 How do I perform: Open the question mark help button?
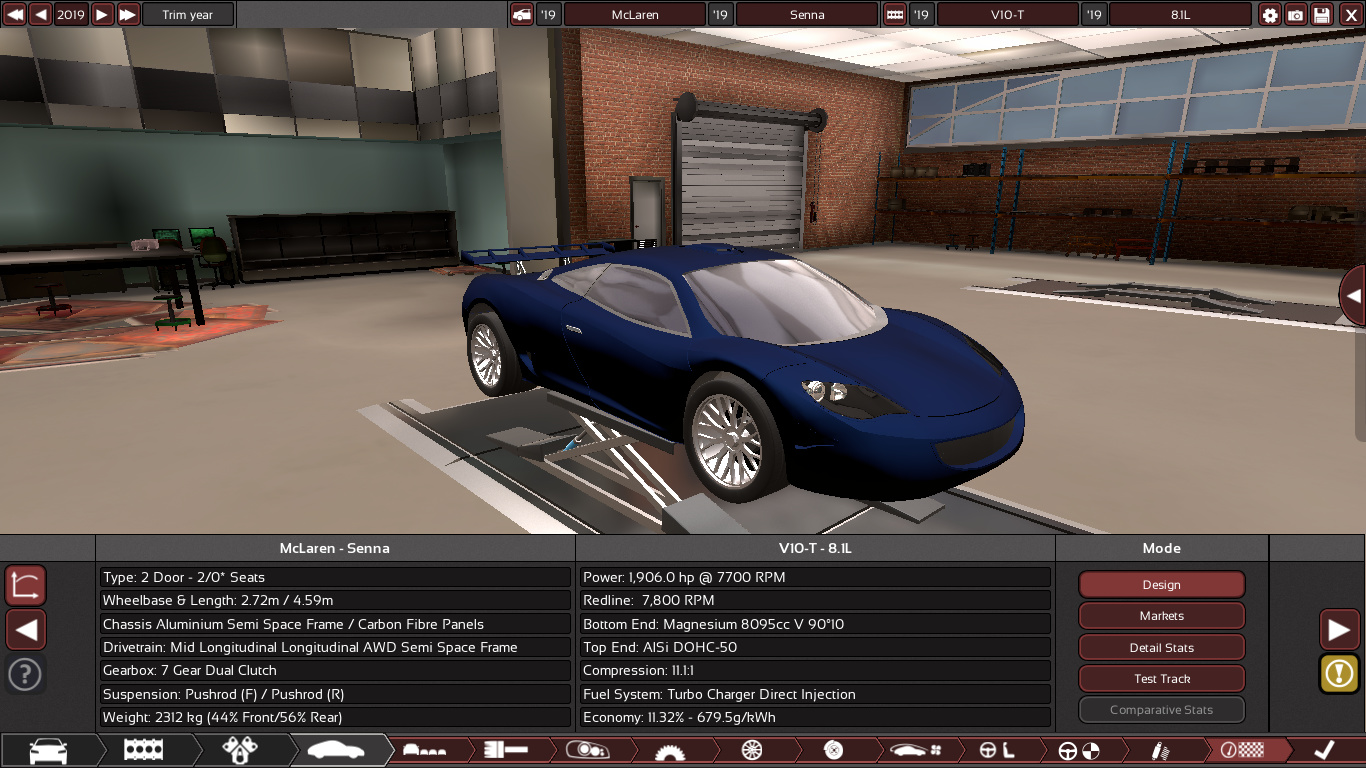point(25,674)
